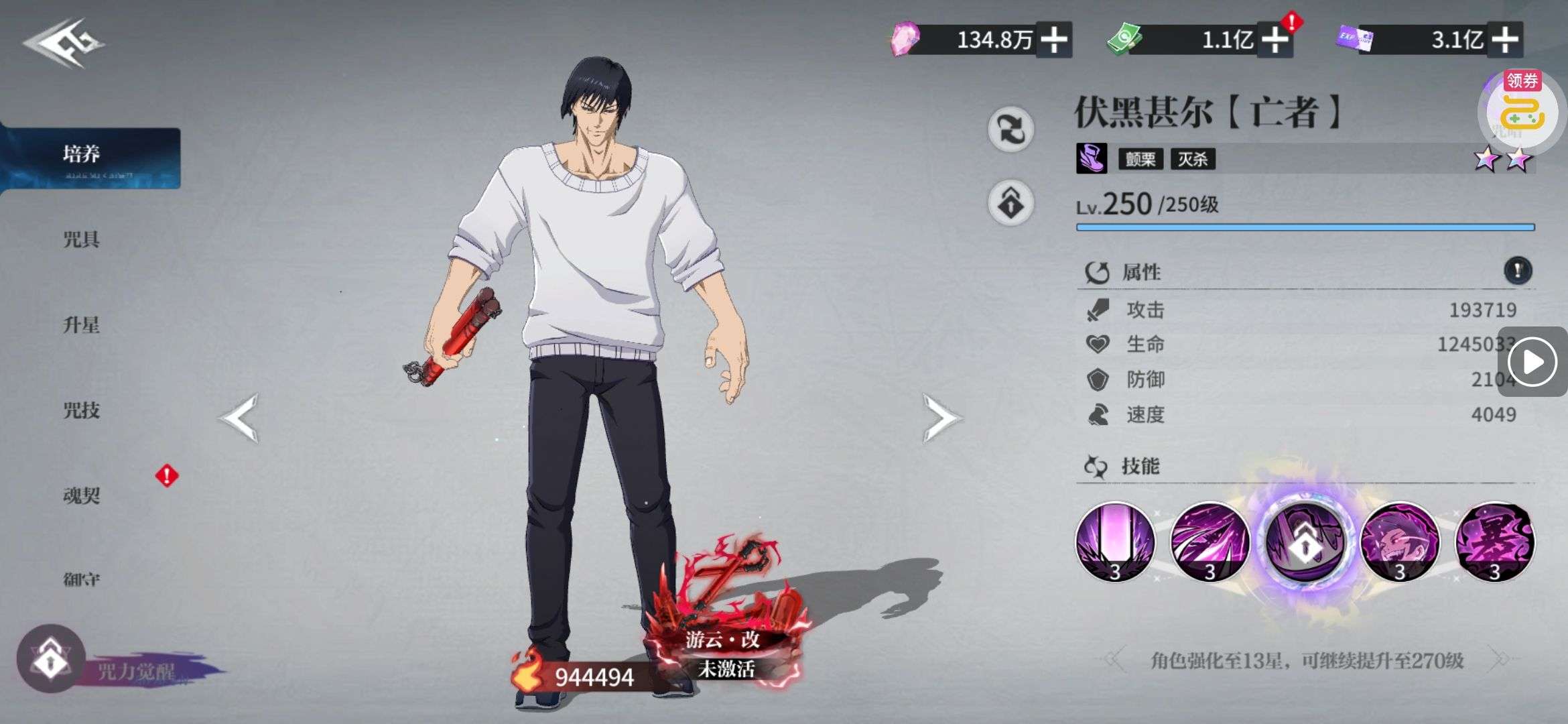View the locked center skill icon
This screenshot has width=1568, height=724.
tap(1305, 542)
